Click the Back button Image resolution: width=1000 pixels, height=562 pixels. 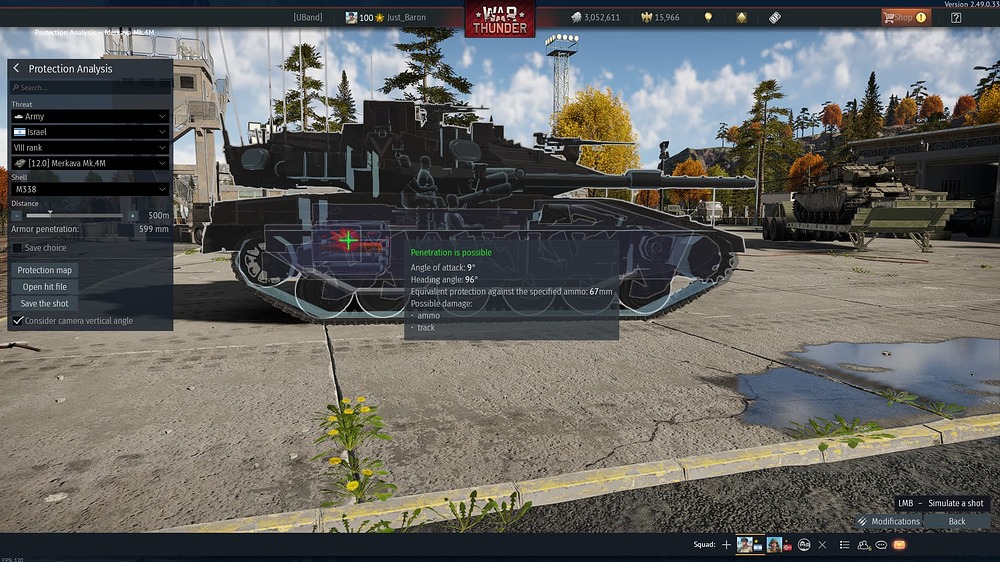click(x=957, y=521)
